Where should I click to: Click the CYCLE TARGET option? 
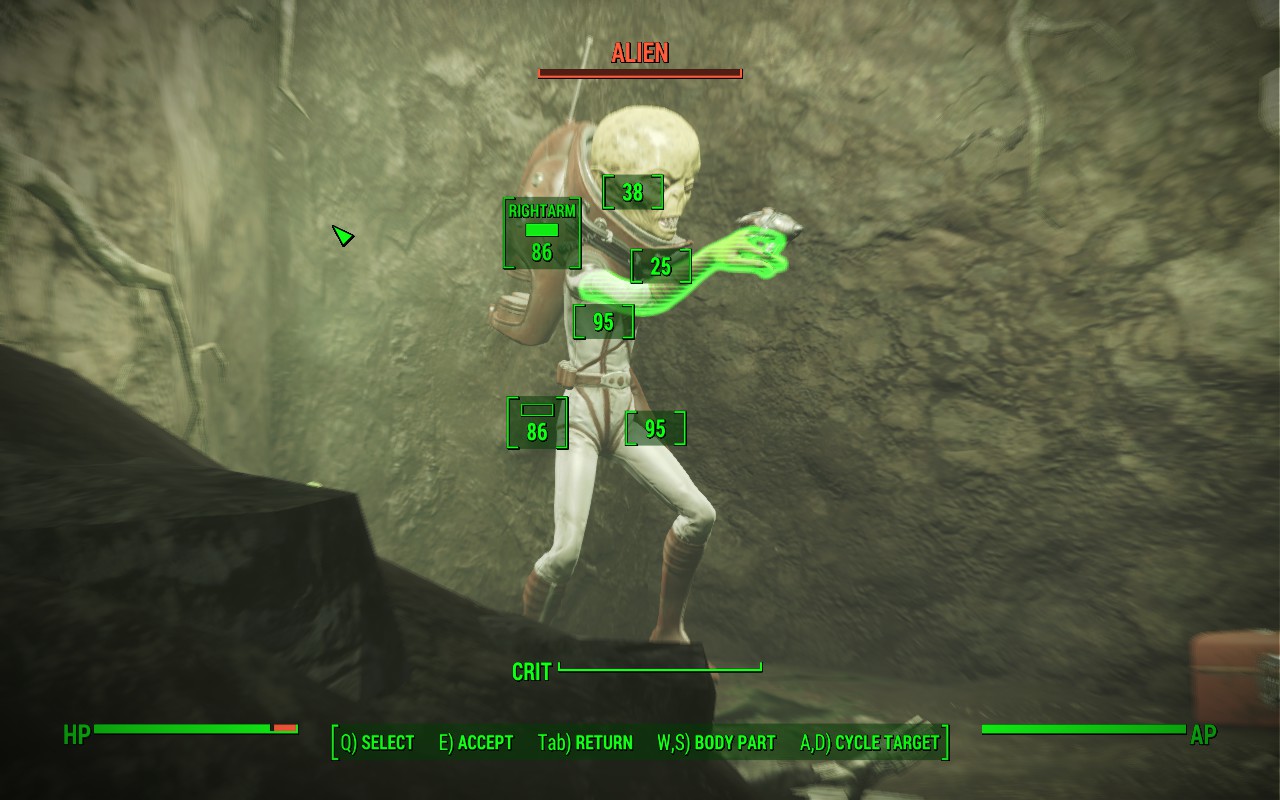(x=870, y=743)
